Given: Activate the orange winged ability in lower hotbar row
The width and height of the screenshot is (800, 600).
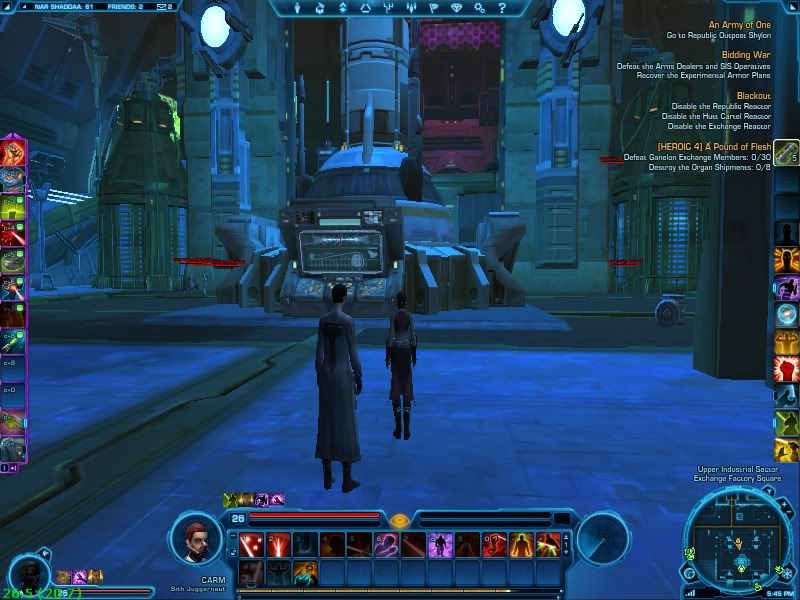Looking at the screenshot, I should (x=305, y=572).
